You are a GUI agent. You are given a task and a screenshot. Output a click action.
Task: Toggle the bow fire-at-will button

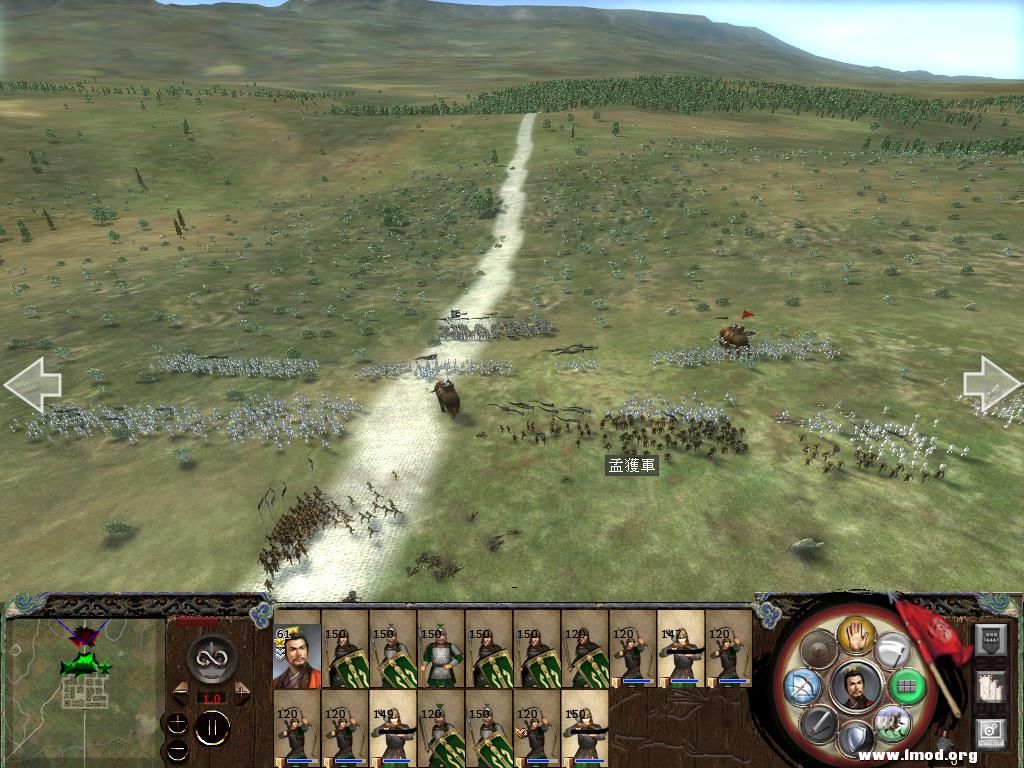click(x=802, y=687)
